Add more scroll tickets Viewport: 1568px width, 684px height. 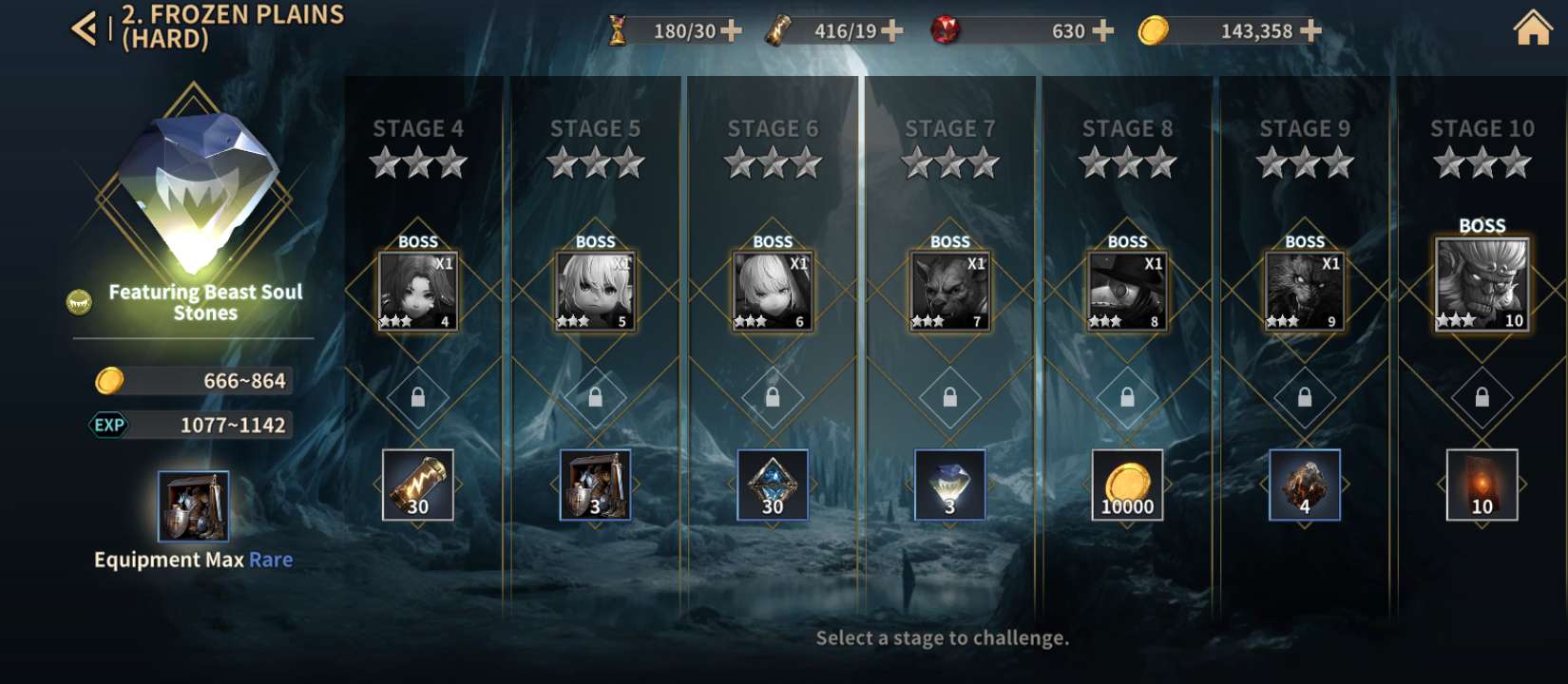click(891, 31)
